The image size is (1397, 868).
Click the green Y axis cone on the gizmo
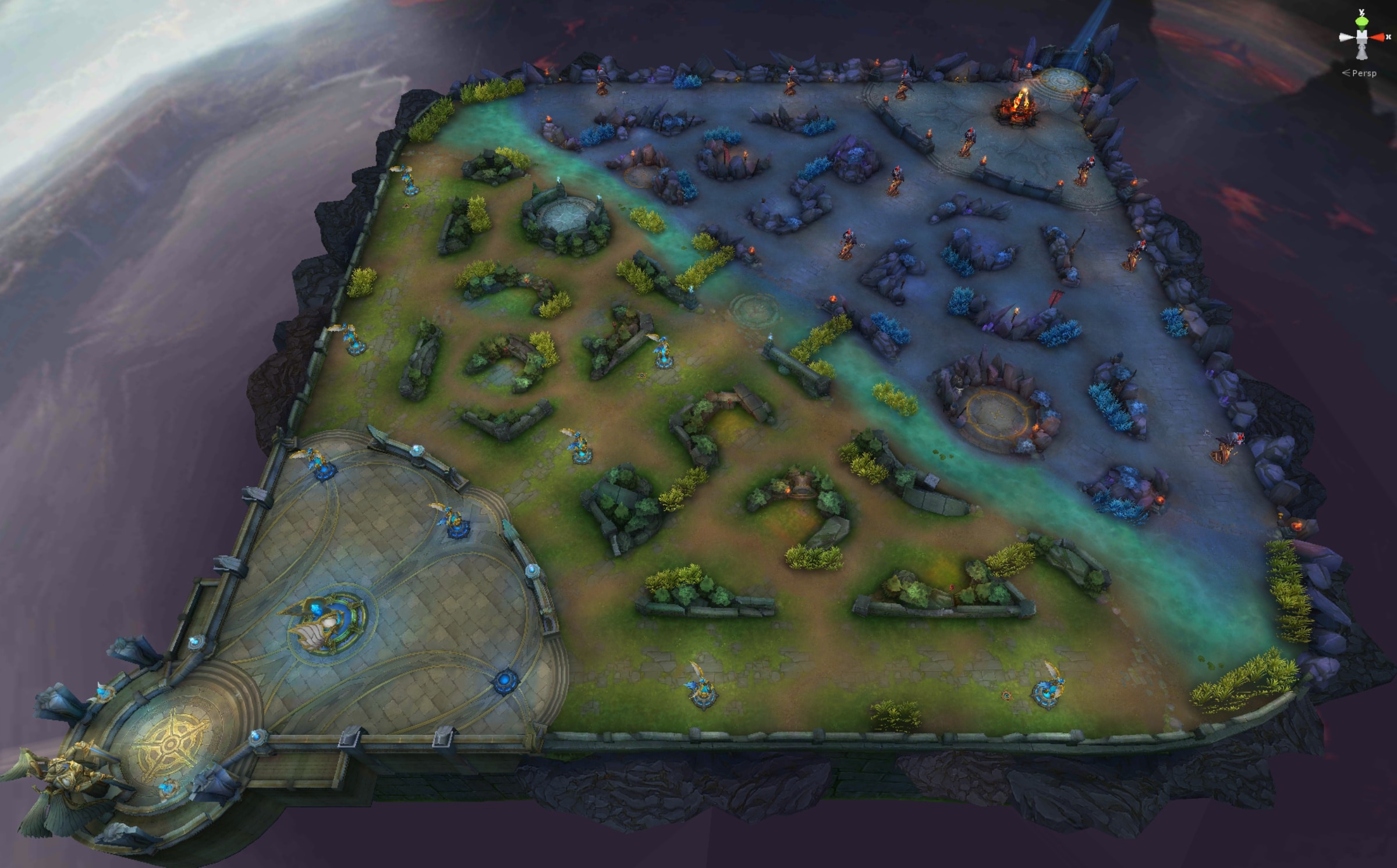point(1362,22)
